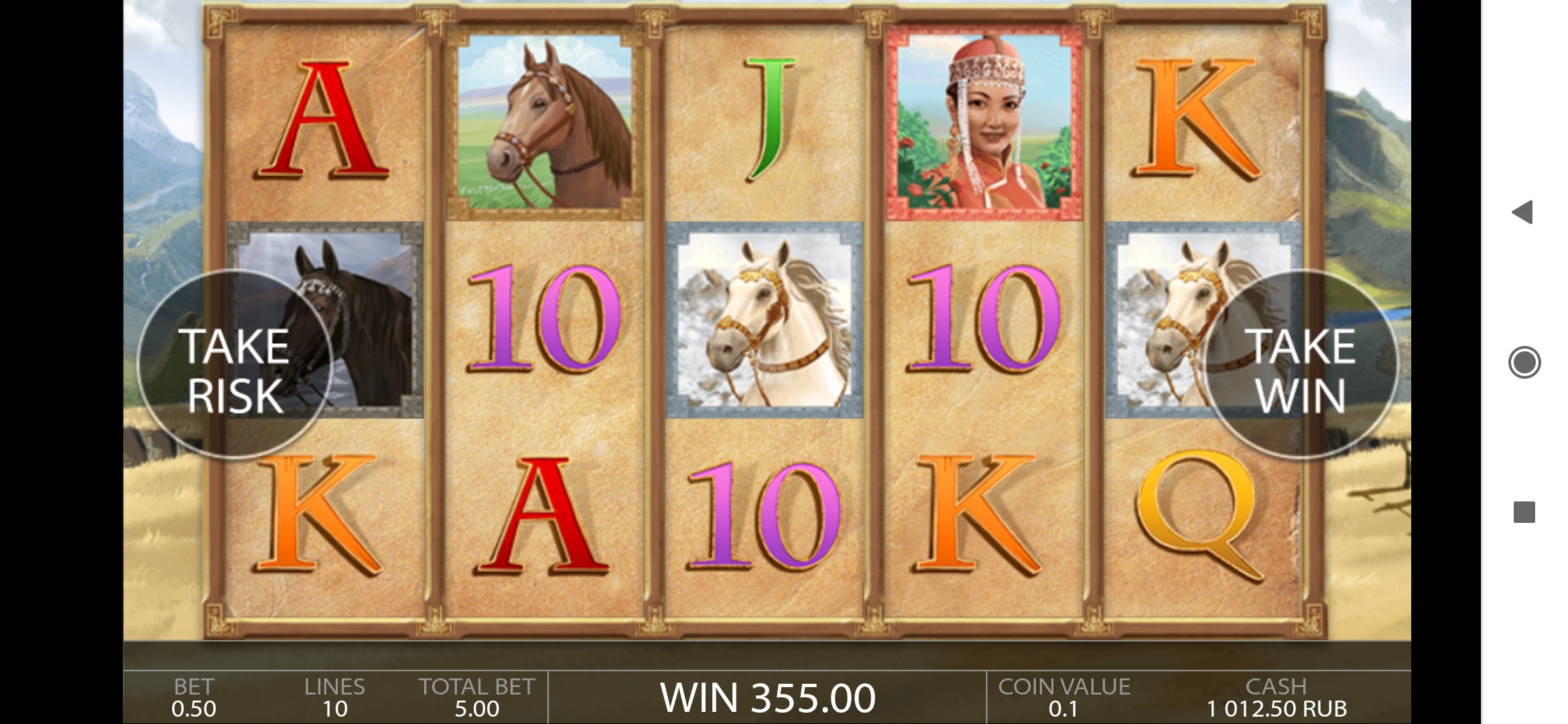1568x724 pixels.
Task: Tap the Android home circle button
Action: [1524, 363]
